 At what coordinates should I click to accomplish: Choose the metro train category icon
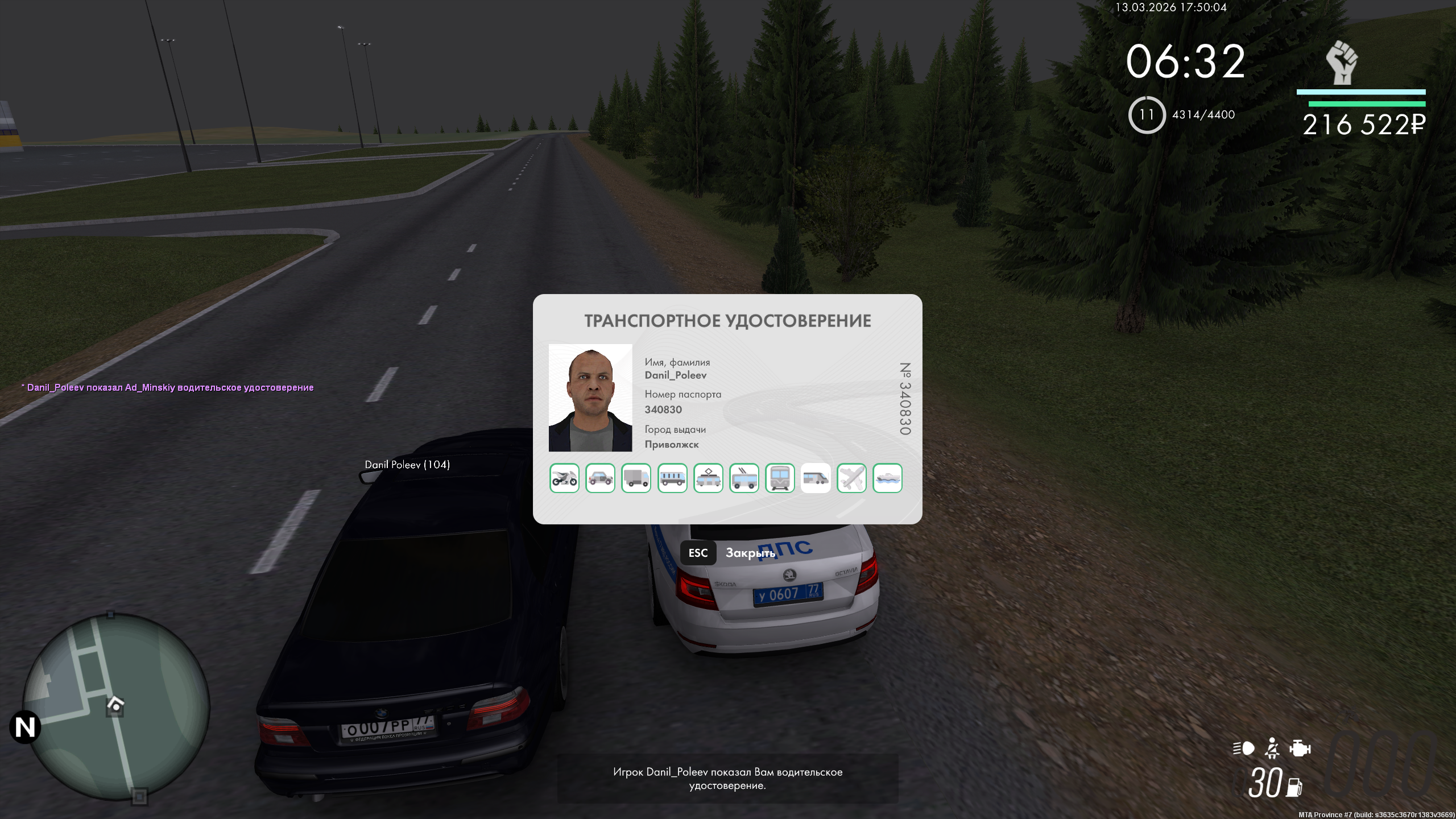coord(780,478)
